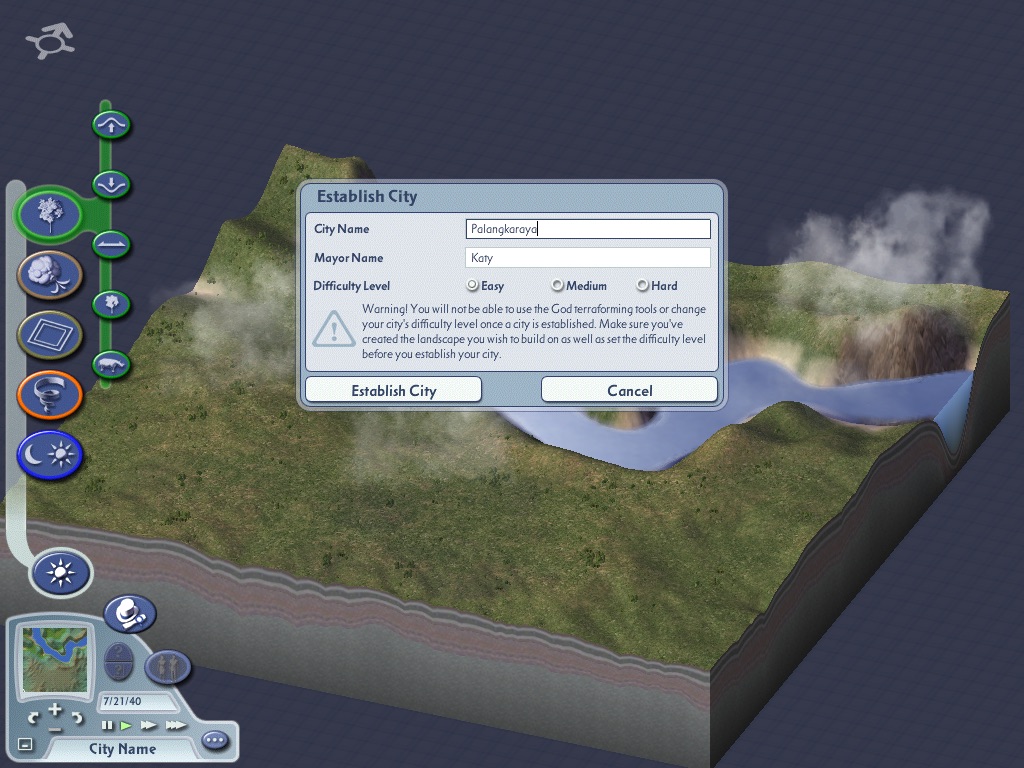Pause the simulation
This screenshot has width=1024, height=768.
click(x=107, y=725)
